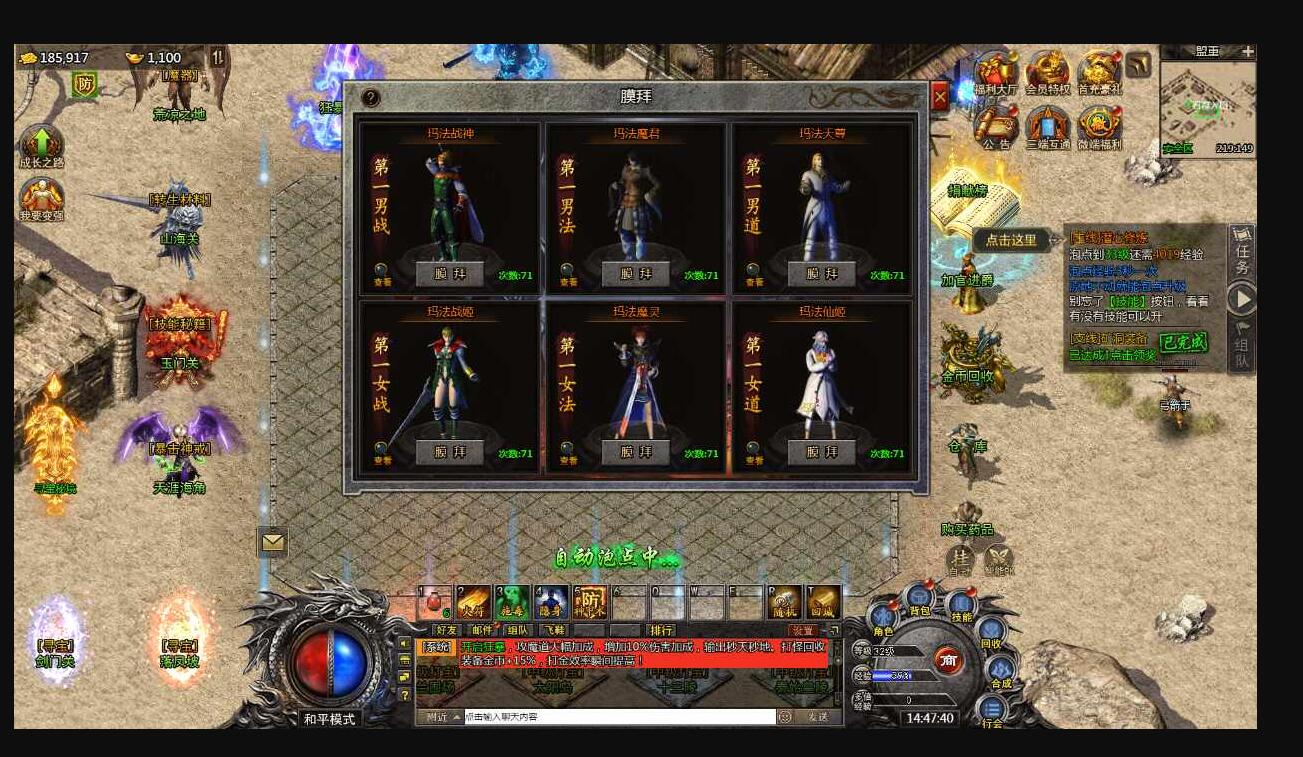The image size is (1303, 757).
Task: Click the blue 经验 experience progress bar
Action: pyautogui.click(x=890, y=675)
